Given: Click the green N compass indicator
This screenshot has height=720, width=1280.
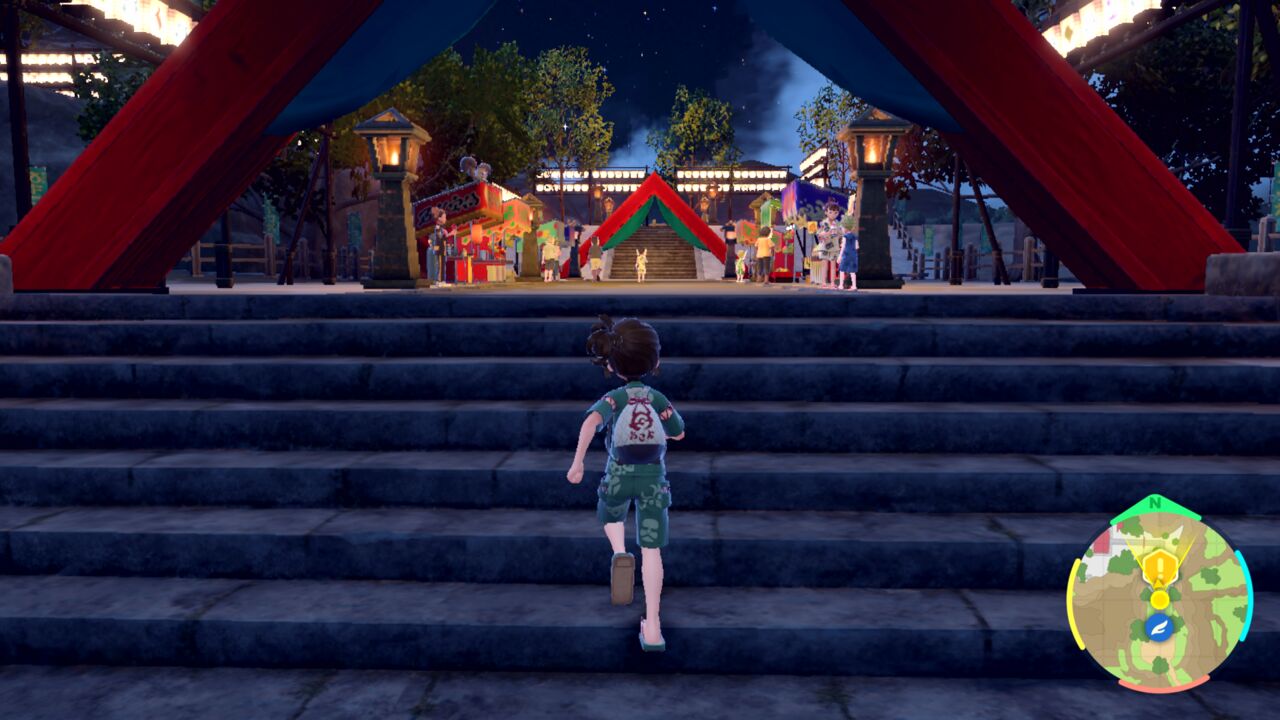Looking at the screenshot, I should pyautogui.click(x=1155, y=503).
